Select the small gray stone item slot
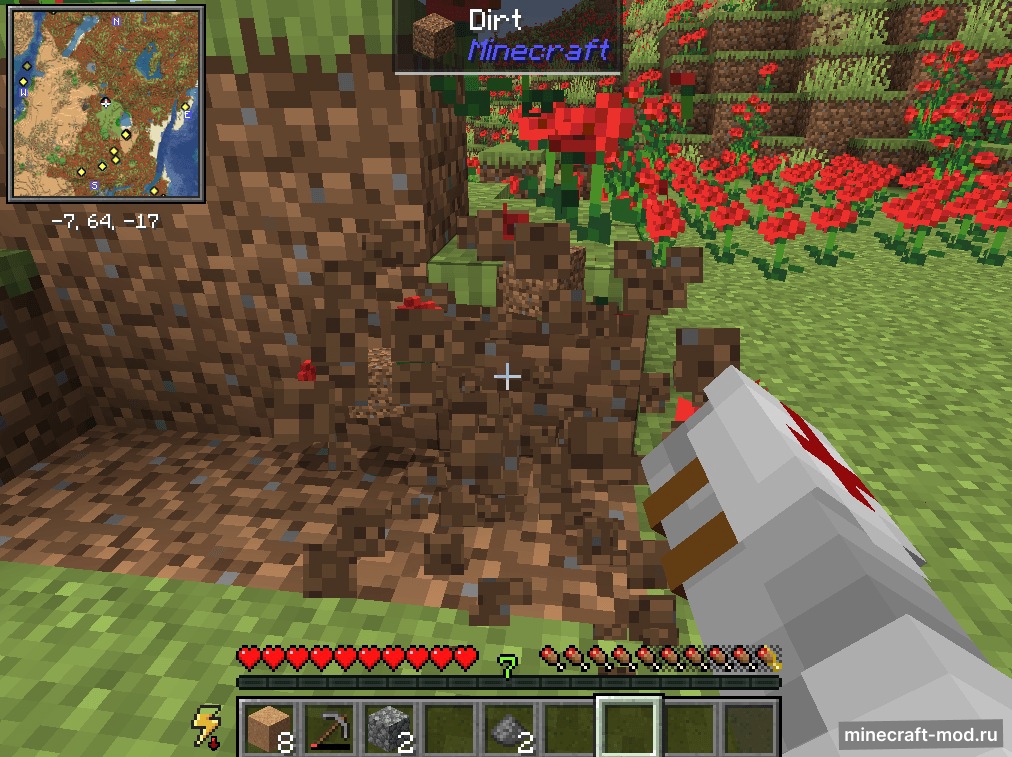Viewport: 1012px width, 757px height. point(507,725)
